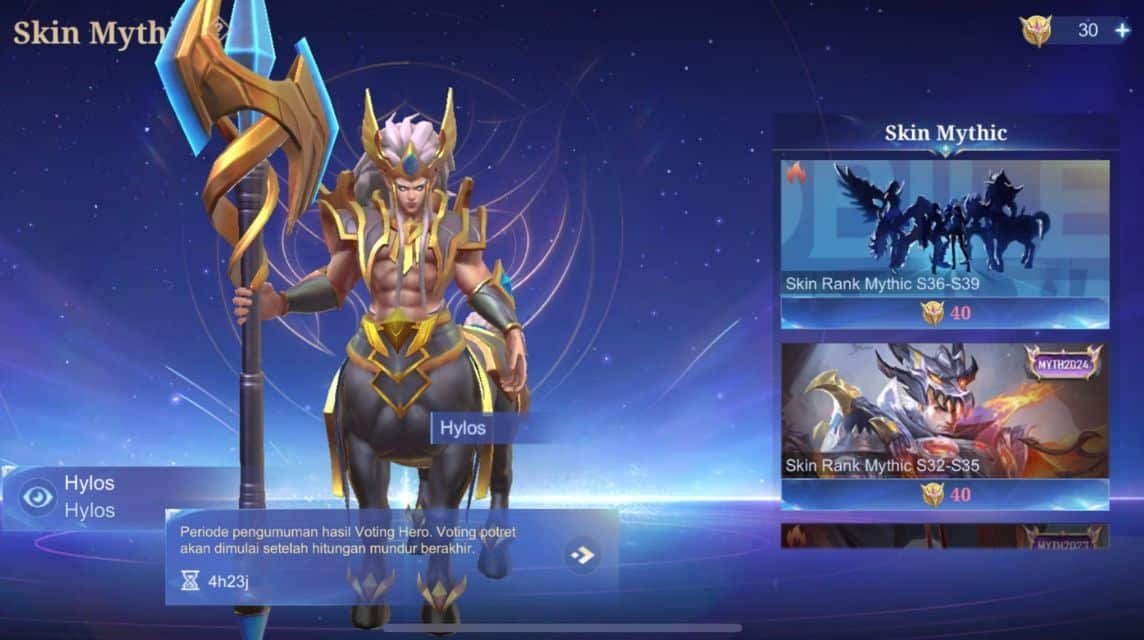Click the arrow button in voting notice
Viewport: 1144px width, 640px height.
tap(583, 555)
